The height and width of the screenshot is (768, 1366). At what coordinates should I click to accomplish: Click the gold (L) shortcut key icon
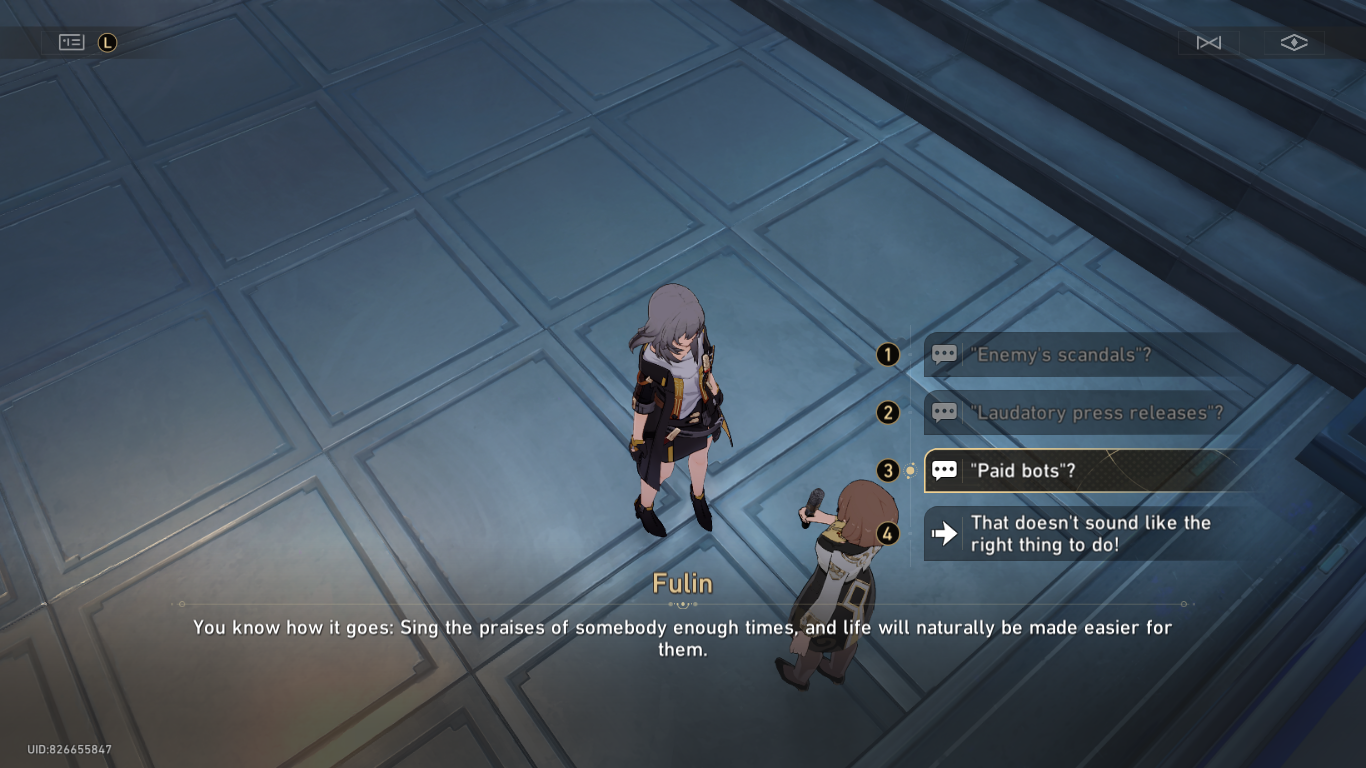click(108, 43)
